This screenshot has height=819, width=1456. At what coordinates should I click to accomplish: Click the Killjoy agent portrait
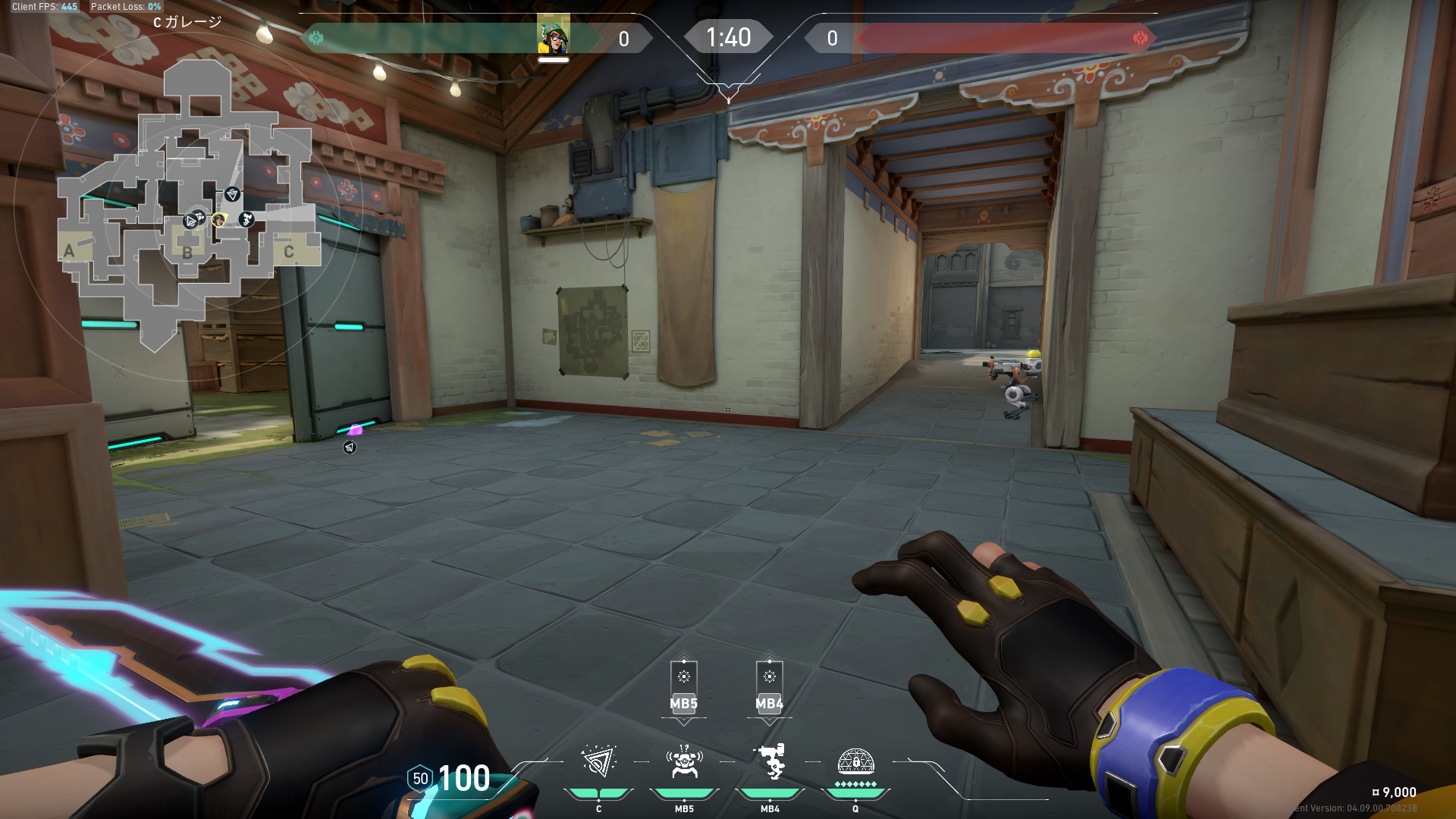[554, 36]
